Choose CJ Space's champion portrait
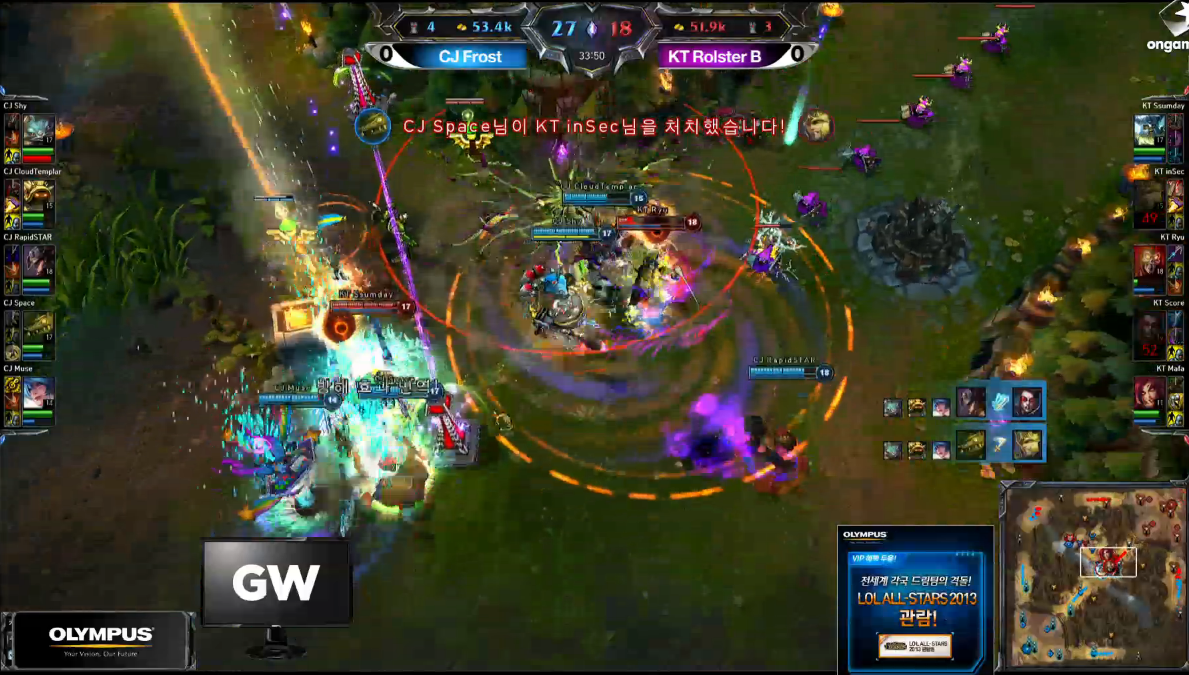Viewport: 1189px width, 675px height. [38, 328]
